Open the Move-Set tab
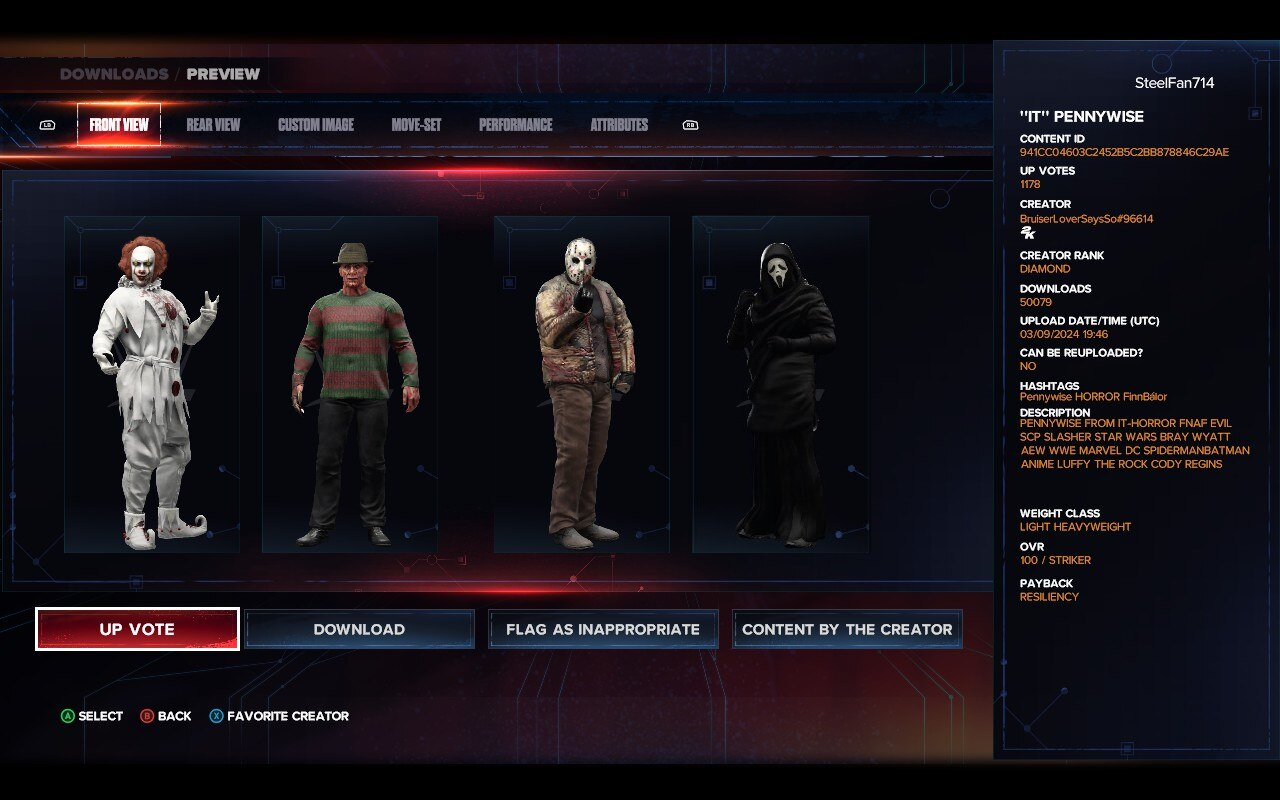Screen dimensions: 1280x800 pyautogui.click(x=416, y=125)
